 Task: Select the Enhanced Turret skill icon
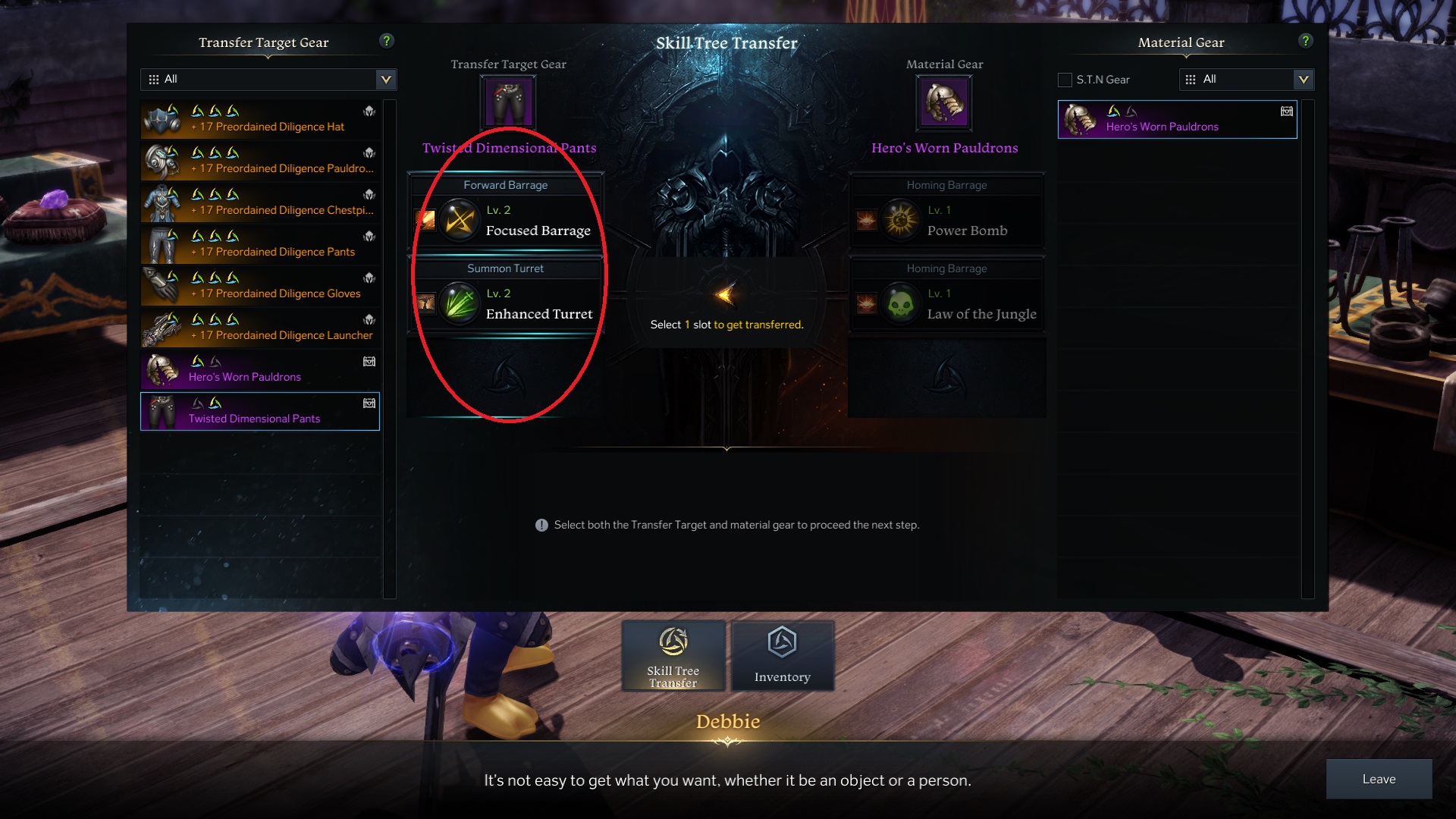(x=459, y=304)
